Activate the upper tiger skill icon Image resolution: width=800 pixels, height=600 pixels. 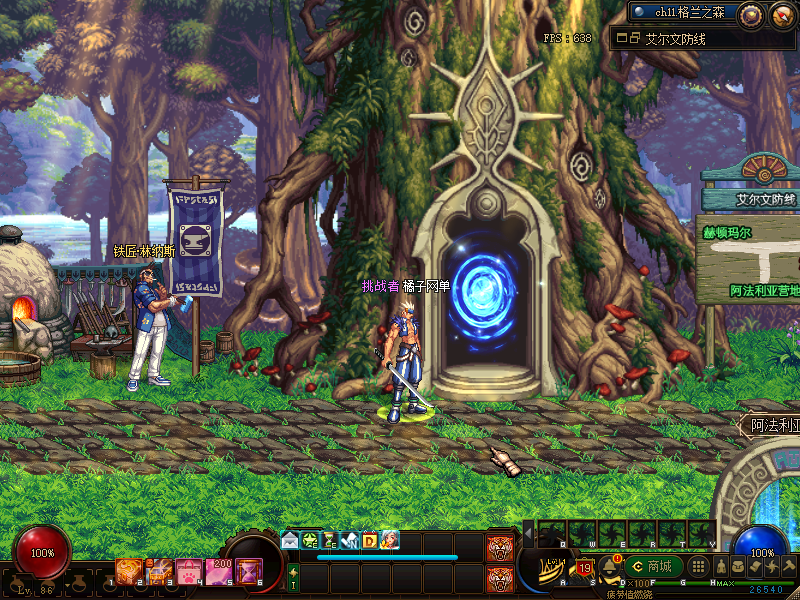click(500, 548)
